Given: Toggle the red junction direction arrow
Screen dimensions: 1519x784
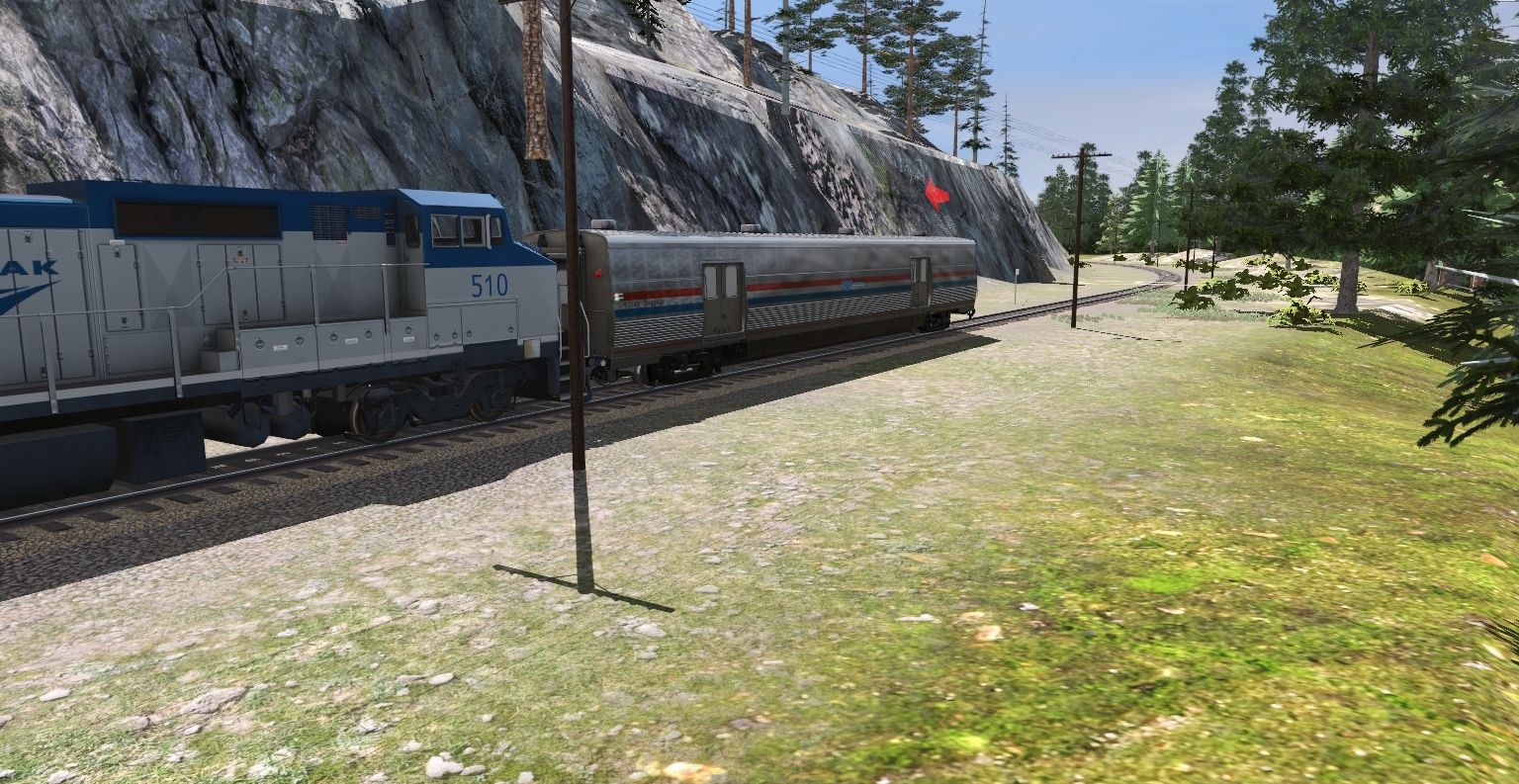Looking at the screenshot, I should point(935,196).
